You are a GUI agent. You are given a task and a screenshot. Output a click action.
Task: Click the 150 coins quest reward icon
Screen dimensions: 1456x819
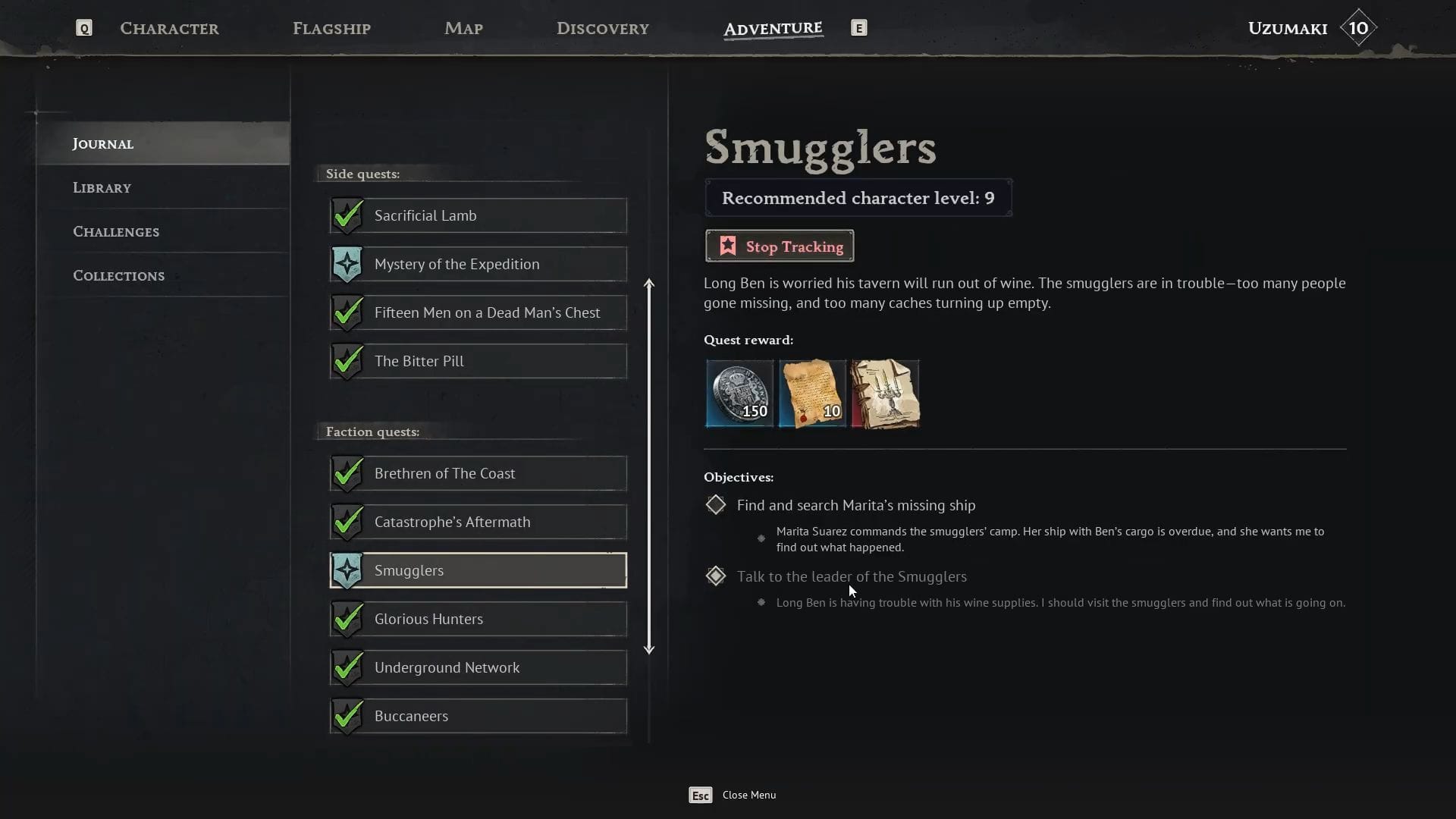739,394
